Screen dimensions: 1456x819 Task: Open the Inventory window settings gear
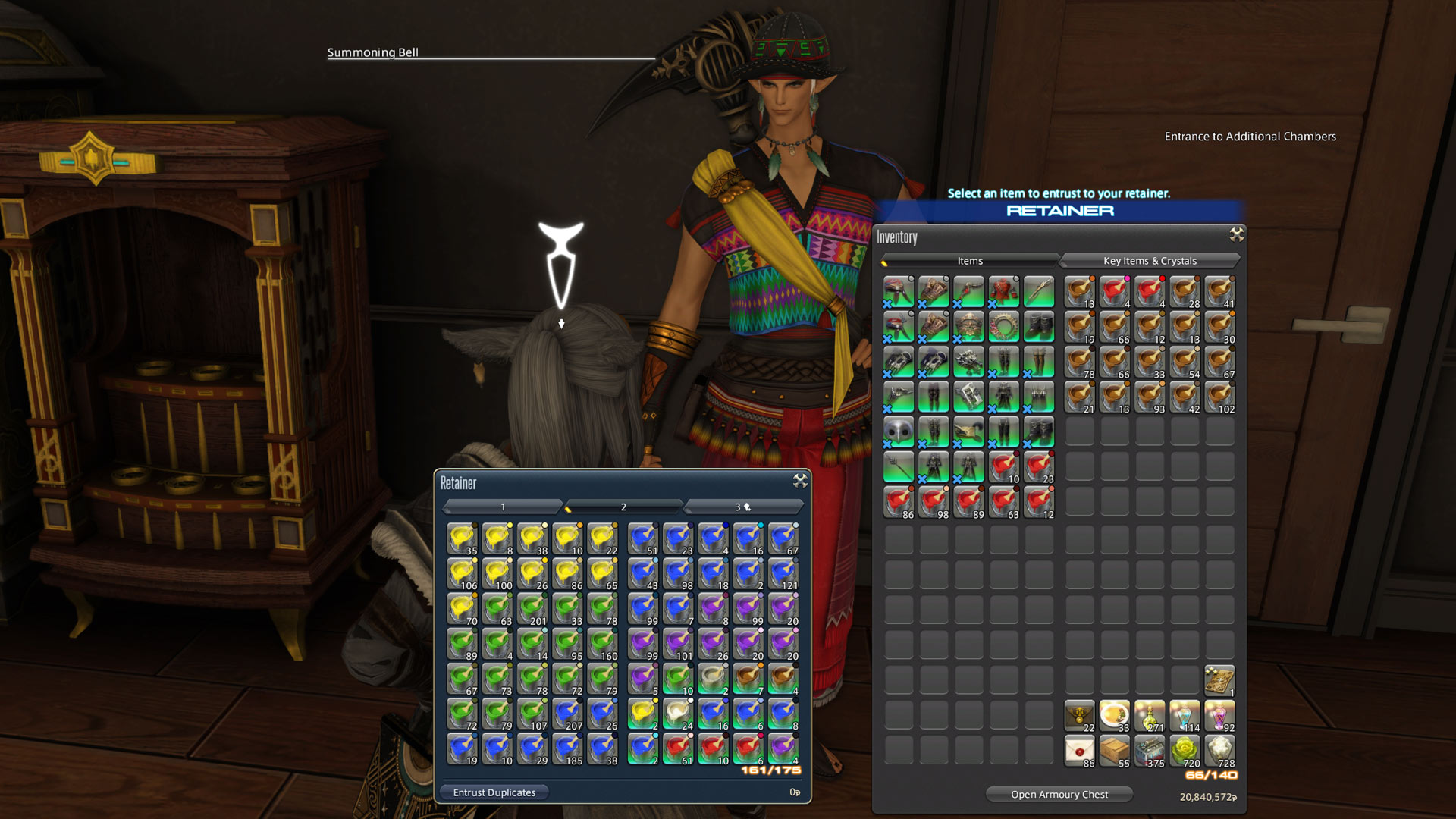tap(1235, 236)
